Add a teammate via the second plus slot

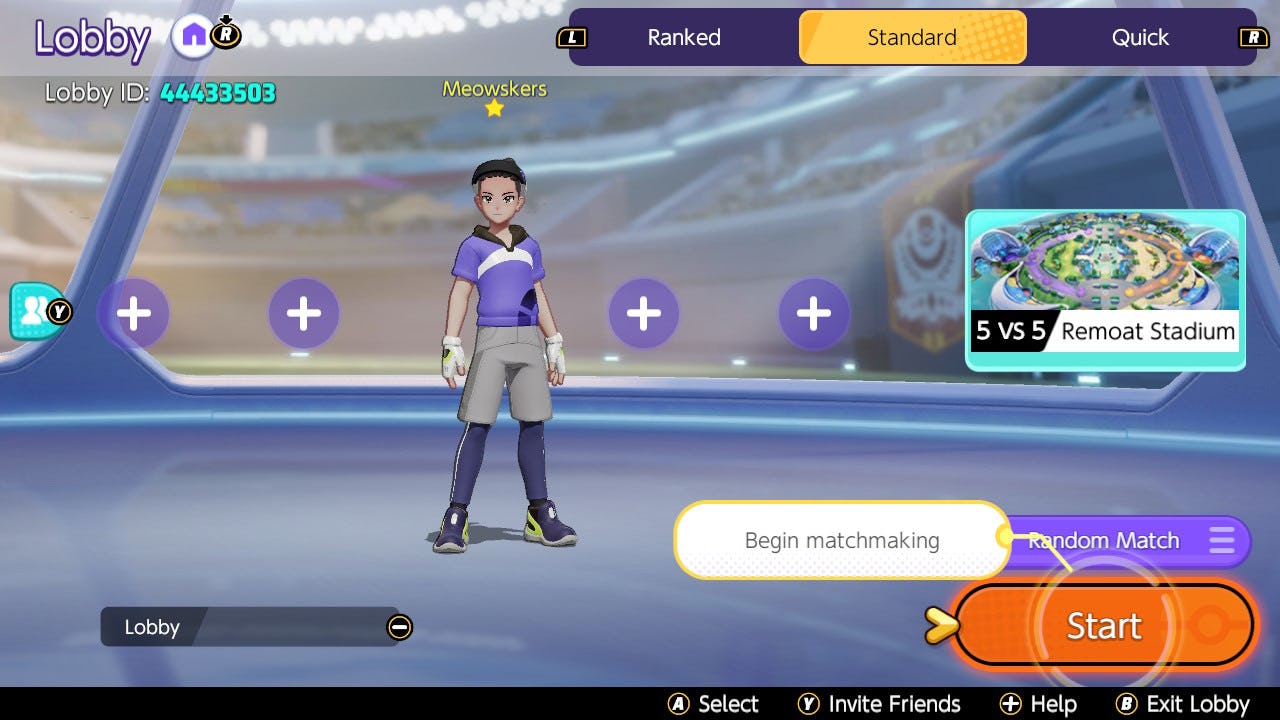(304, 313)
